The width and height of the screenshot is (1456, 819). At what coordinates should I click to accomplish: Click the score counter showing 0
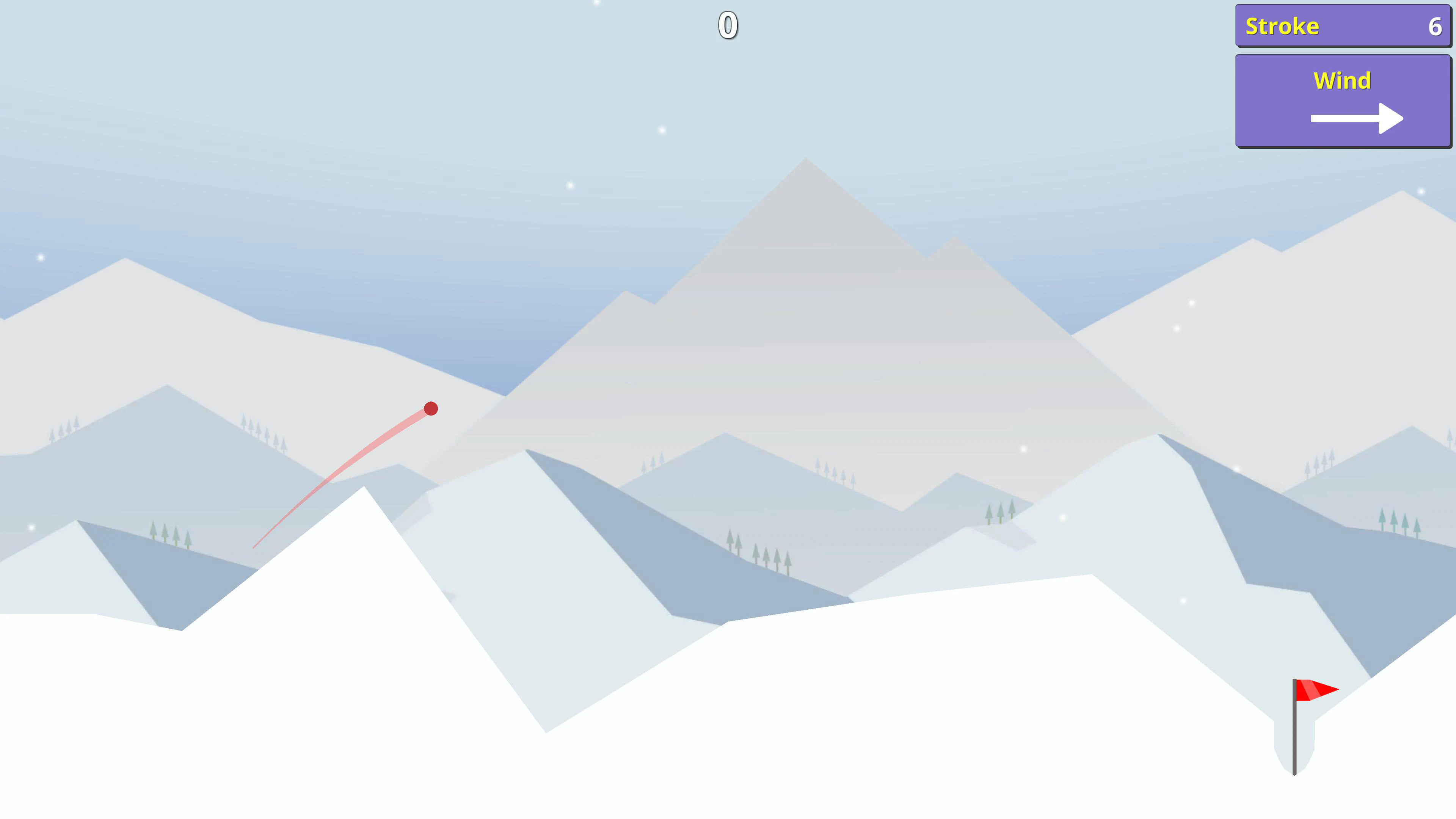coord(729,25)
